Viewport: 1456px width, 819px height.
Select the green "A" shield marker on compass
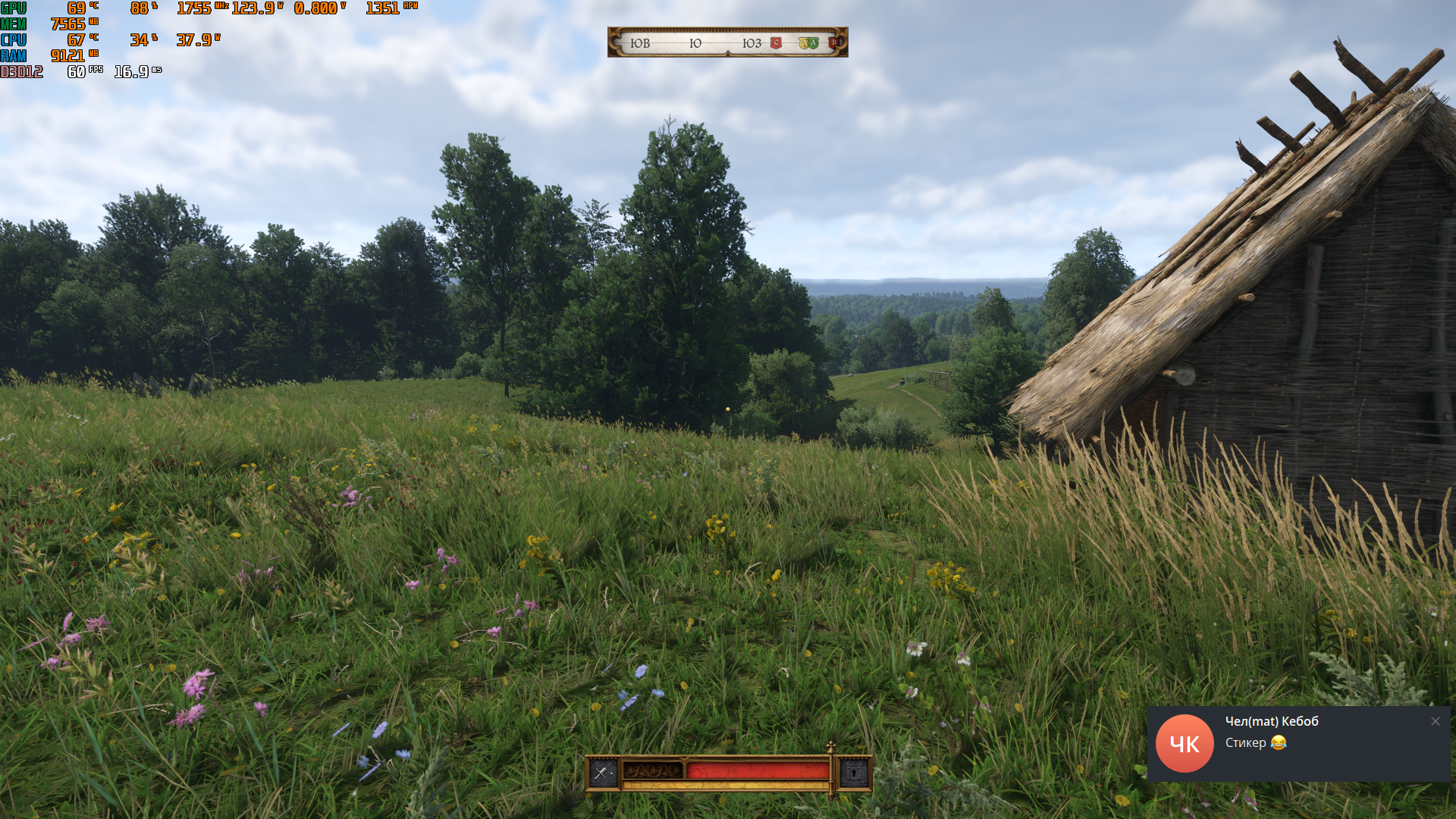813,43
